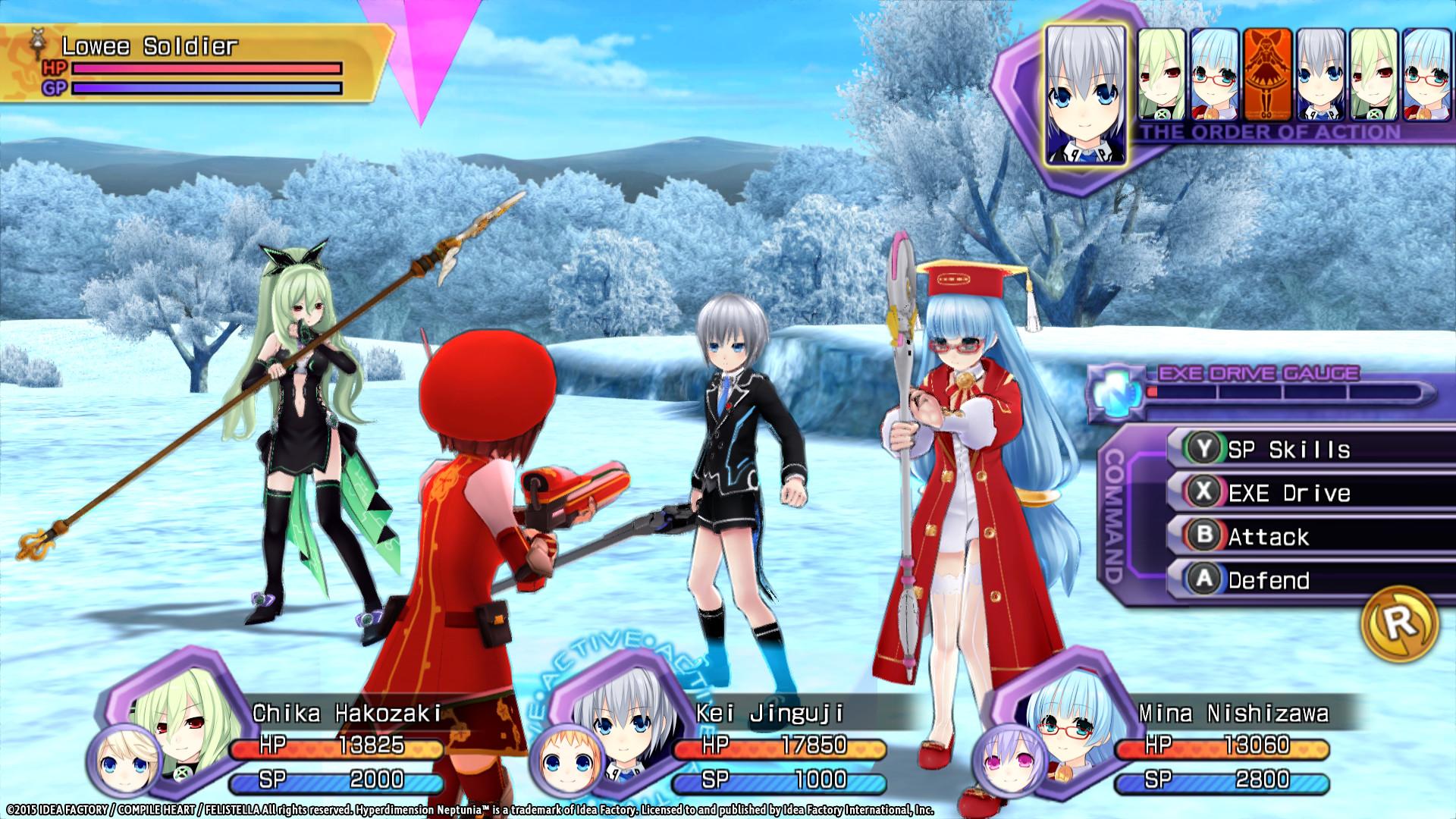This screenshot has width=1456, height=819.
Task: Click the Lowee Soldier name label
Action: [x=148, y=45]
